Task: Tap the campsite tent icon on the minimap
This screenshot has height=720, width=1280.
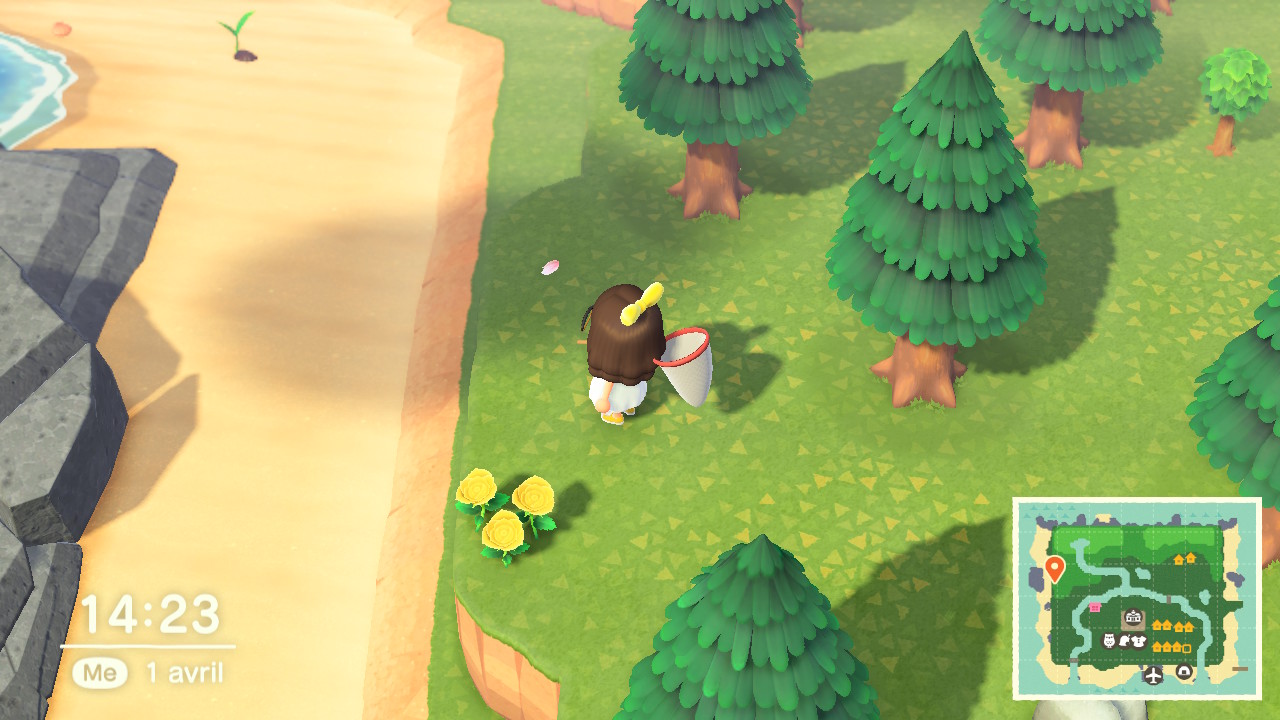Action: [x=1183, y=671]
